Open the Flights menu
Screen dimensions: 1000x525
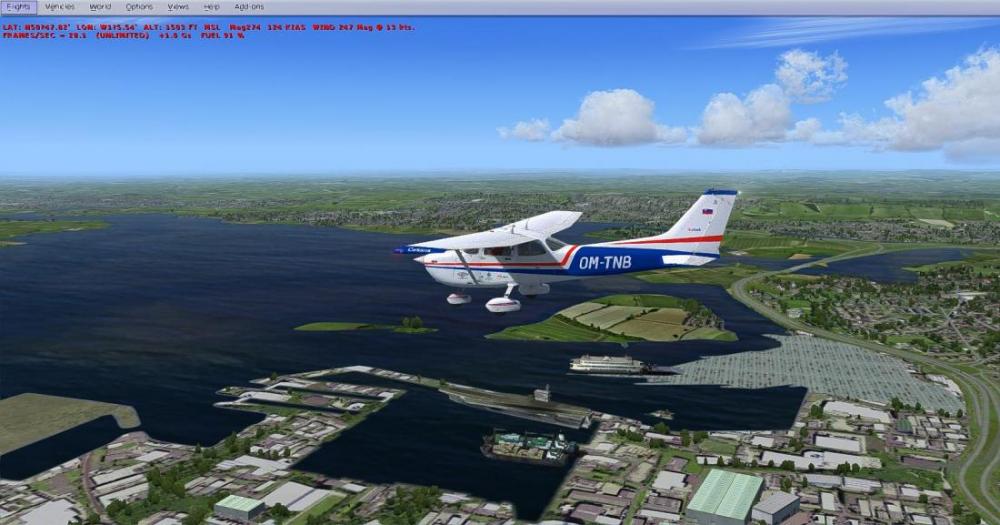(x=18, y=7)
